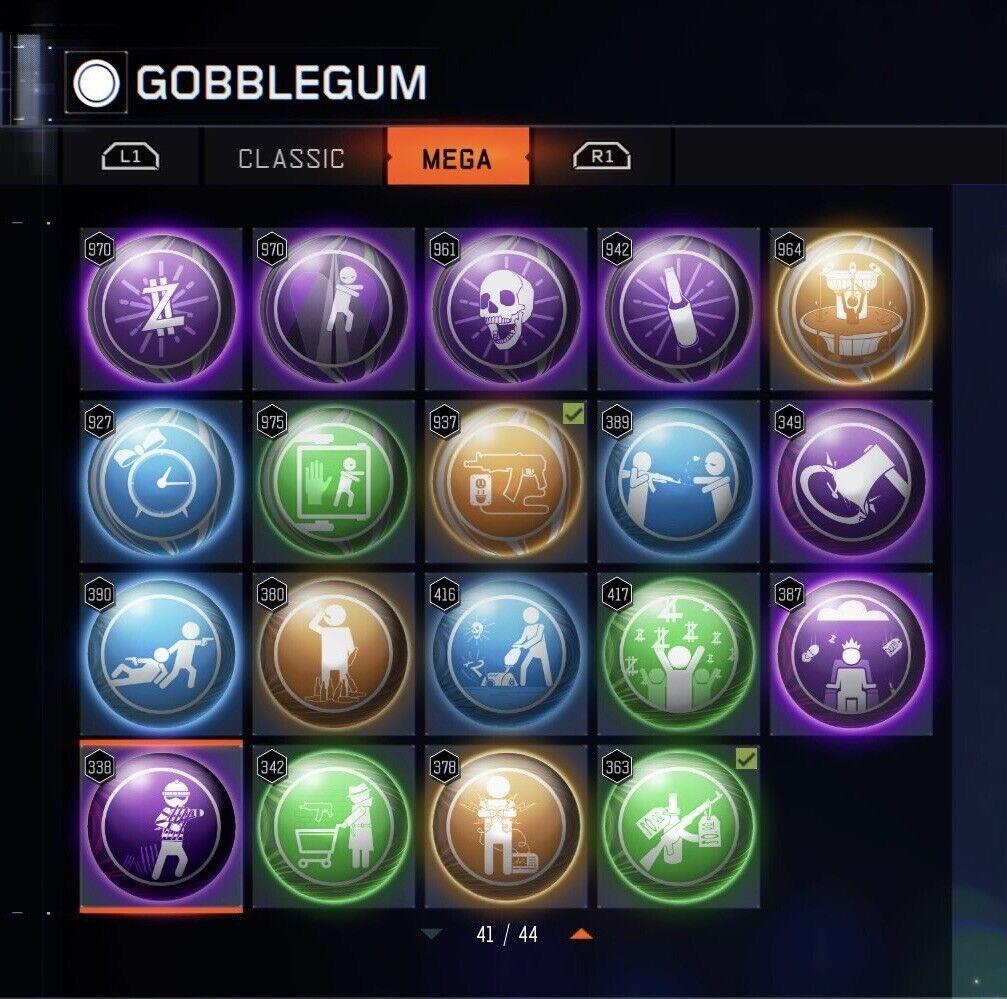
Task: Click the orange up arrow page control
Action: [x=581, y=935]
